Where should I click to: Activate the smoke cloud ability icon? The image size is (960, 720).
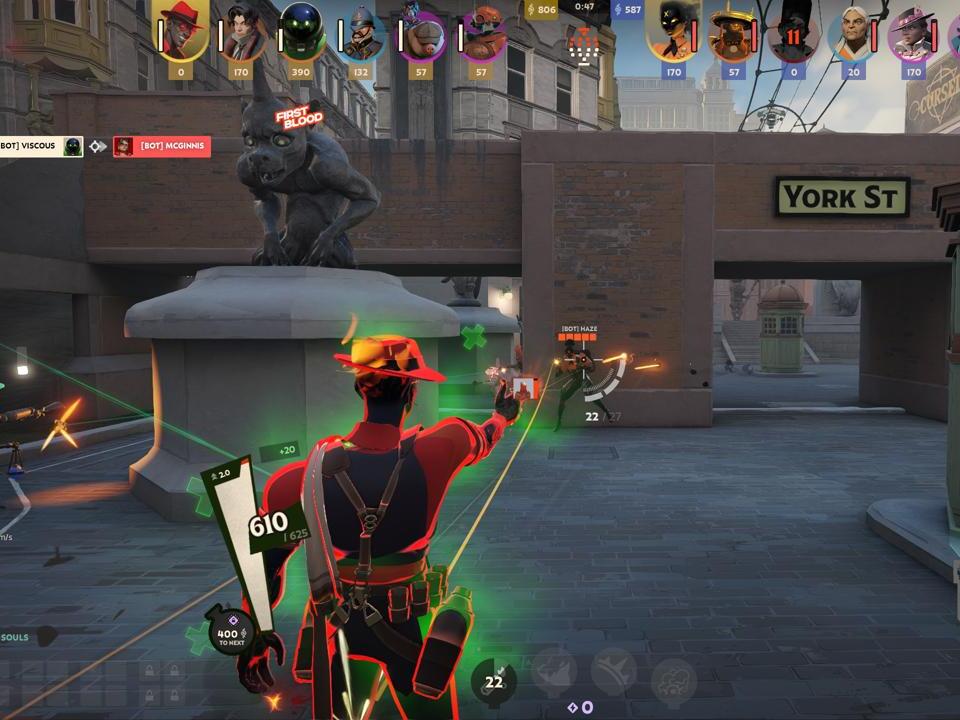673,682
